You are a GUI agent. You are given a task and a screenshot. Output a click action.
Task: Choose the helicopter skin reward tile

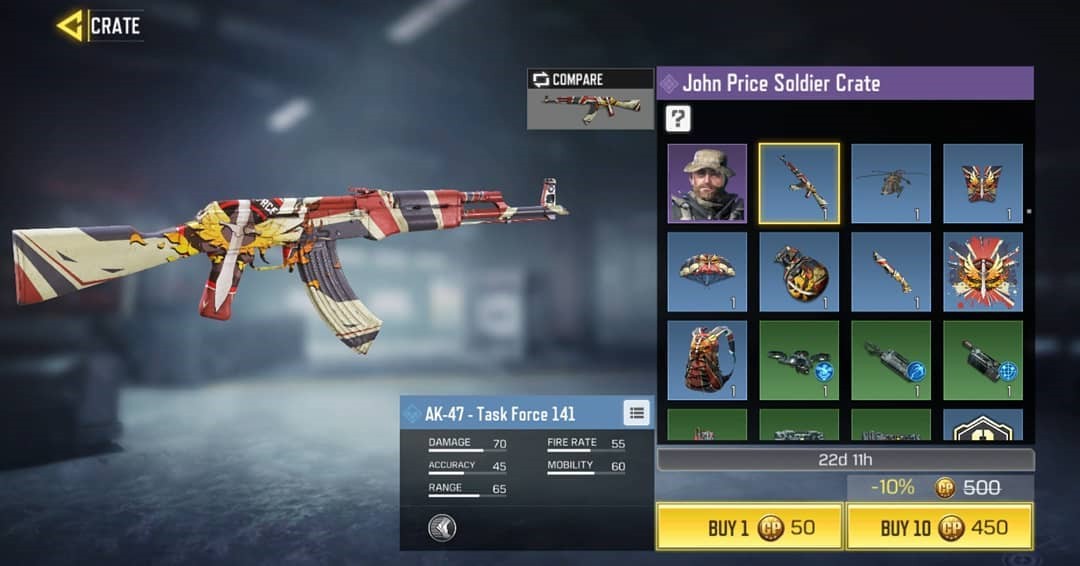coord(891,183)
